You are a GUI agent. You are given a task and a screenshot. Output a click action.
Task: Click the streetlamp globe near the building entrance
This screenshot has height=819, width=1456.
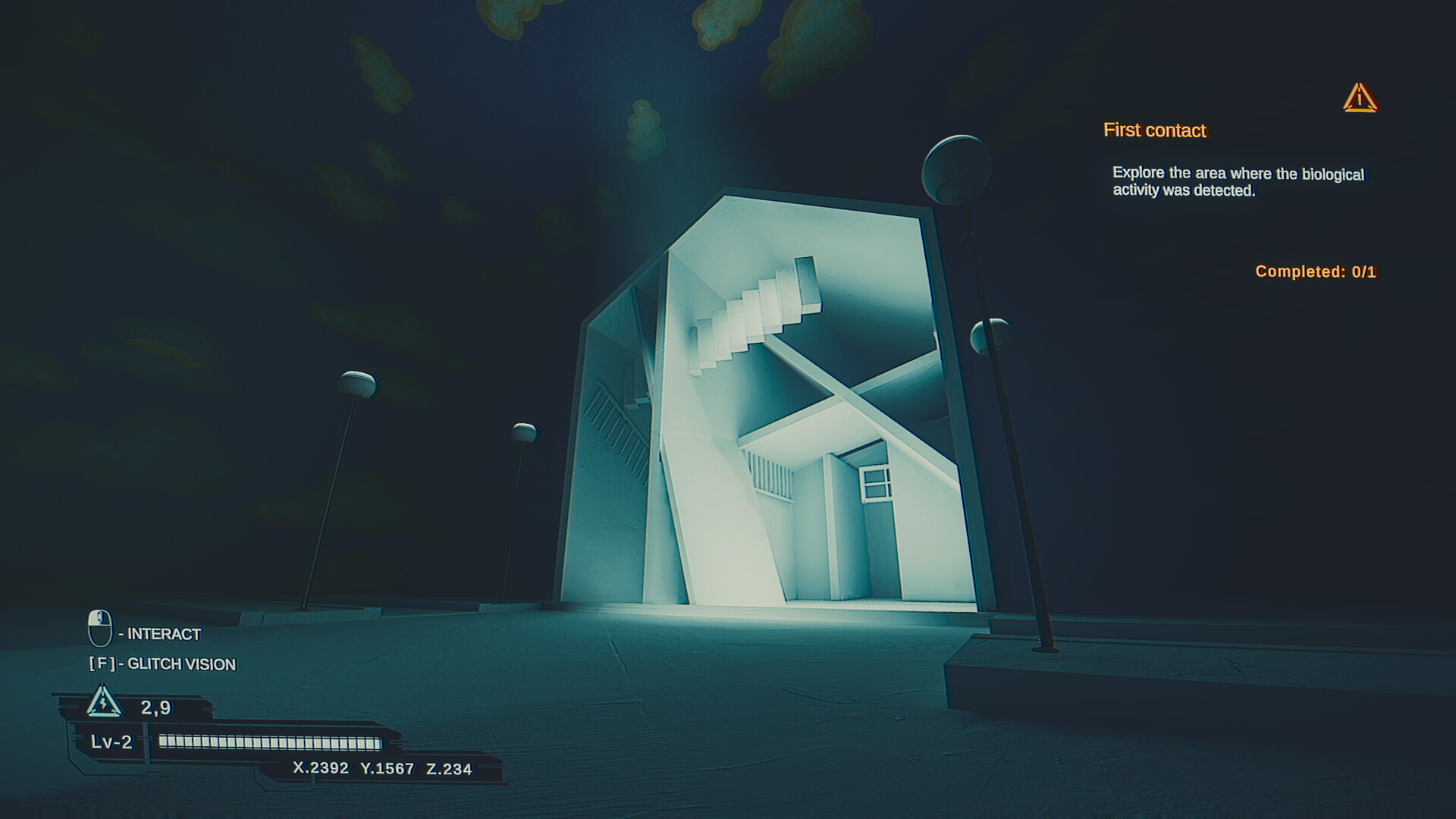click(524, 430)
